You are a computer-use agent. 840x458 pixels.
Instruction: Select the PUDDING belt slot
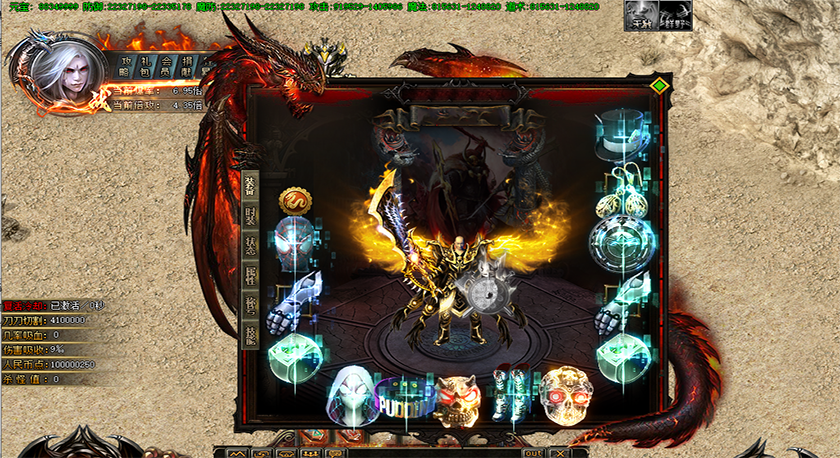pos(403,397)
